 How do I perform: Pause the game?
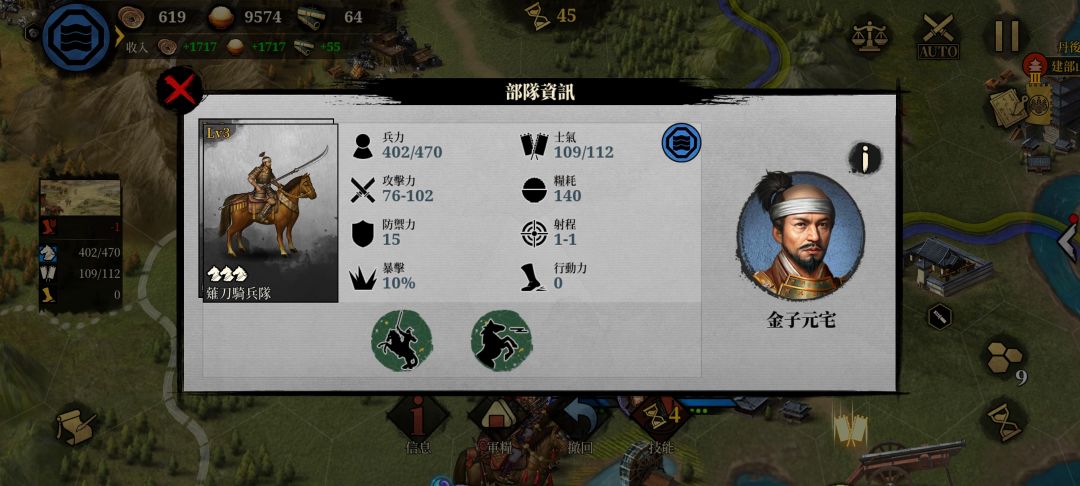pos(1006,36)
